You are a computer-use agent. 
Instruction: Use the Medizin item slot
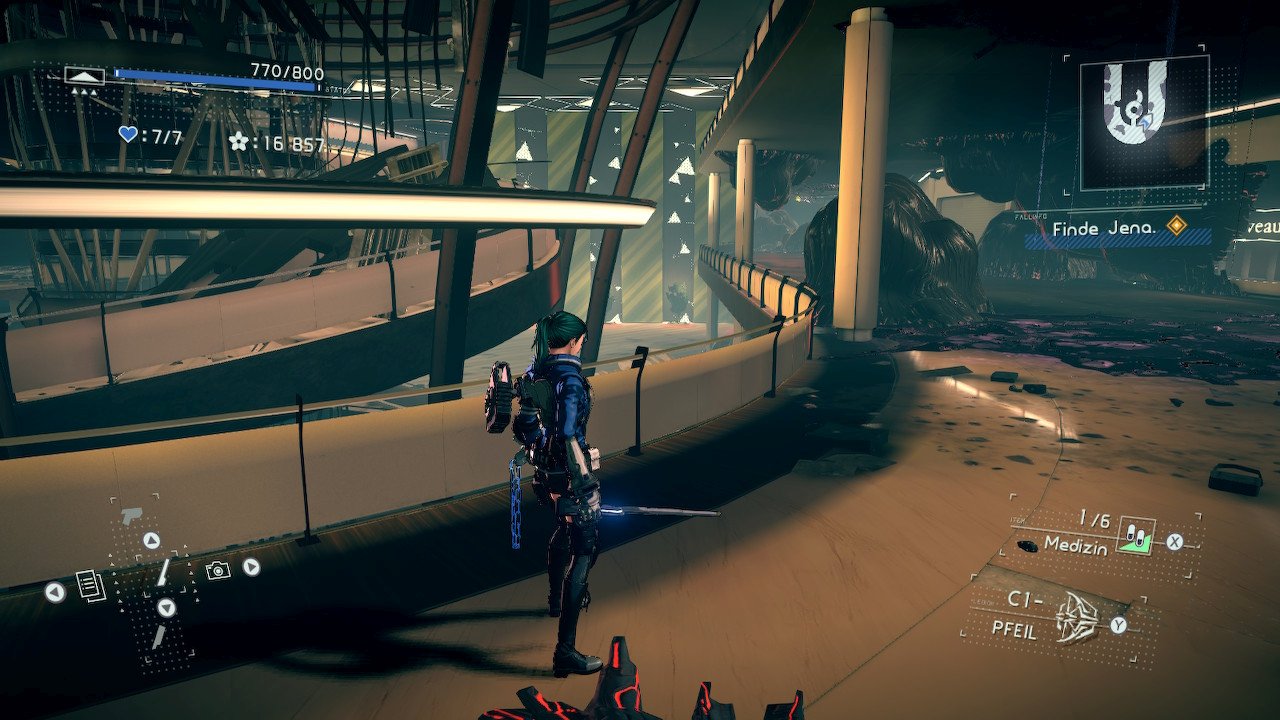point(1137,537)
